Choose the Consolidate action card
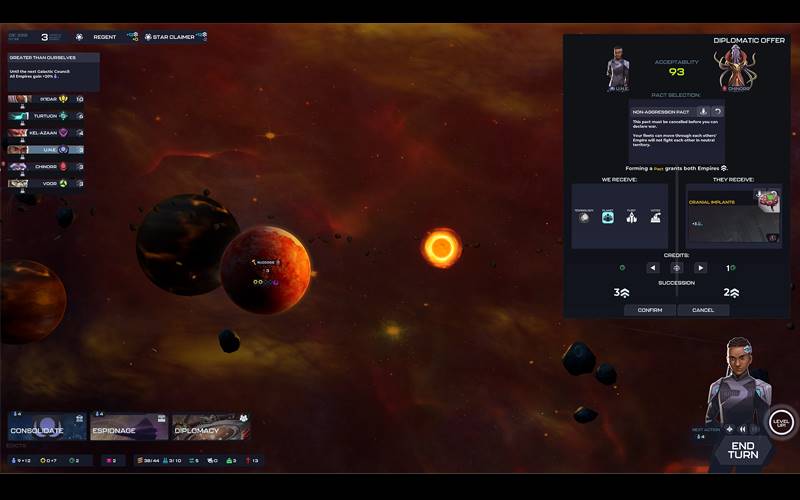800x500 pixels. [x=47, y=427]
